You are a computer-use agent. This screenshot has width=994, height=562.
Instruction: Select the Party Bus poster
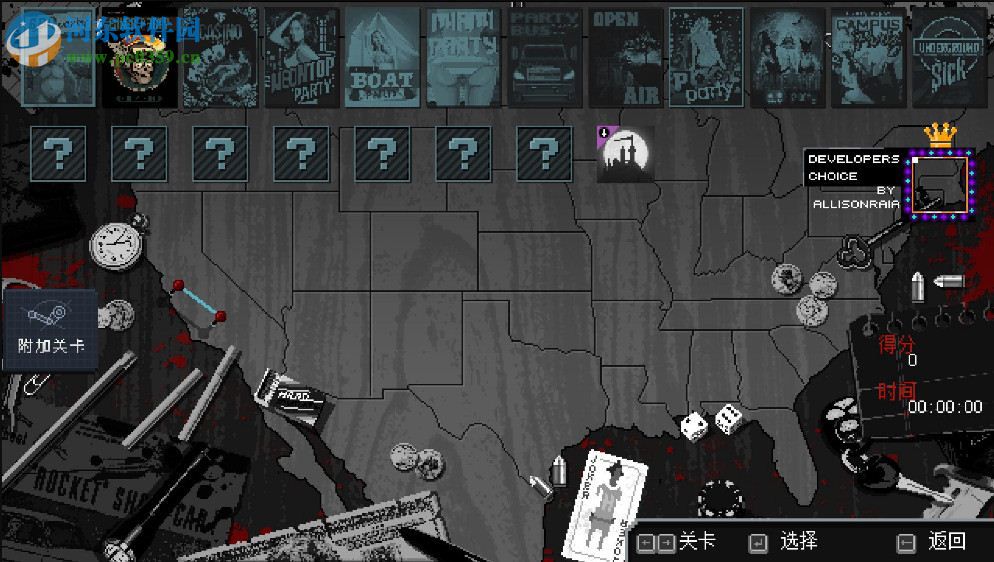(x=544, y=57)
